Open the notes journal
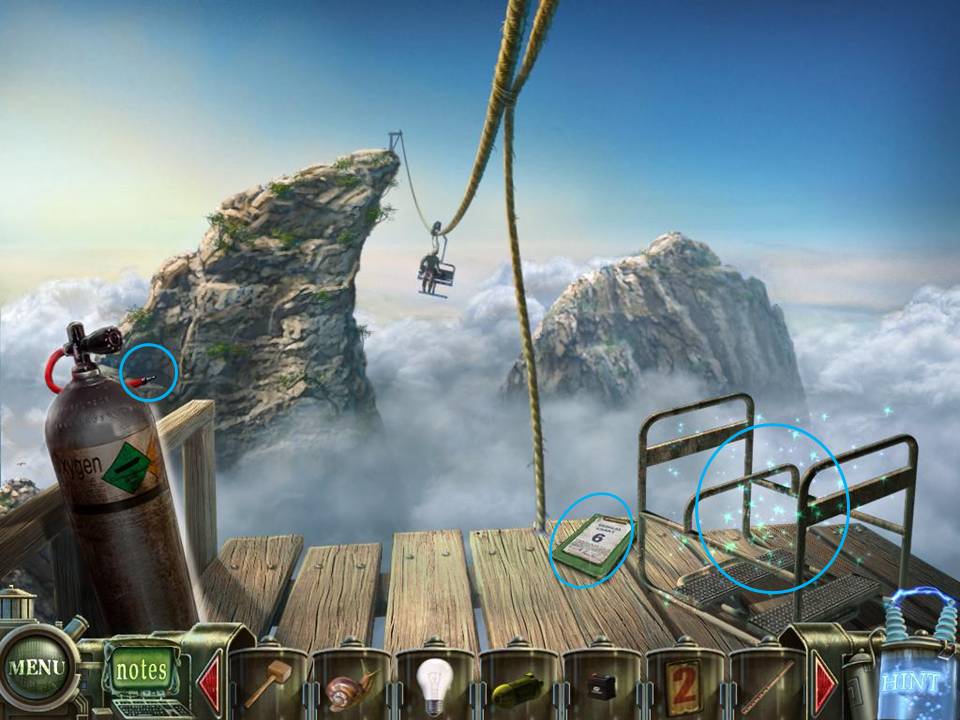The width and height of the screenshot is (960, 720). (x=141, y=669)
